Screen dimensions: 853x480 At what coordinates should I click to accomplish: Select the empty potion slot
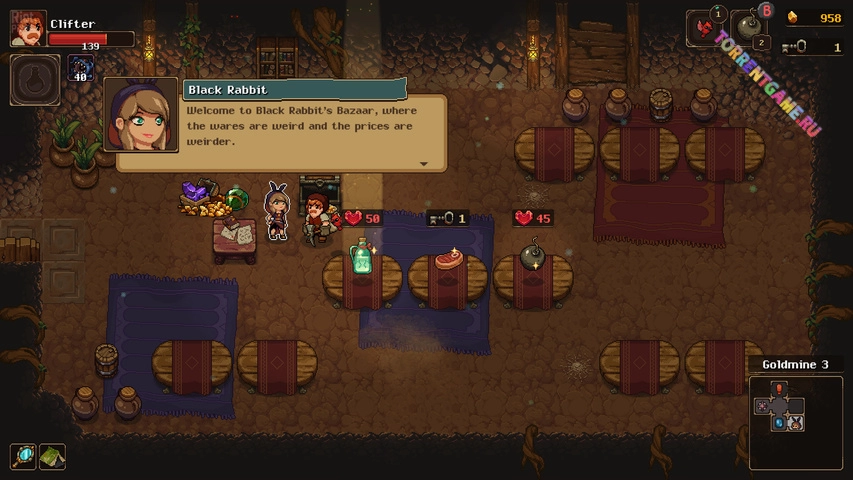34,80
